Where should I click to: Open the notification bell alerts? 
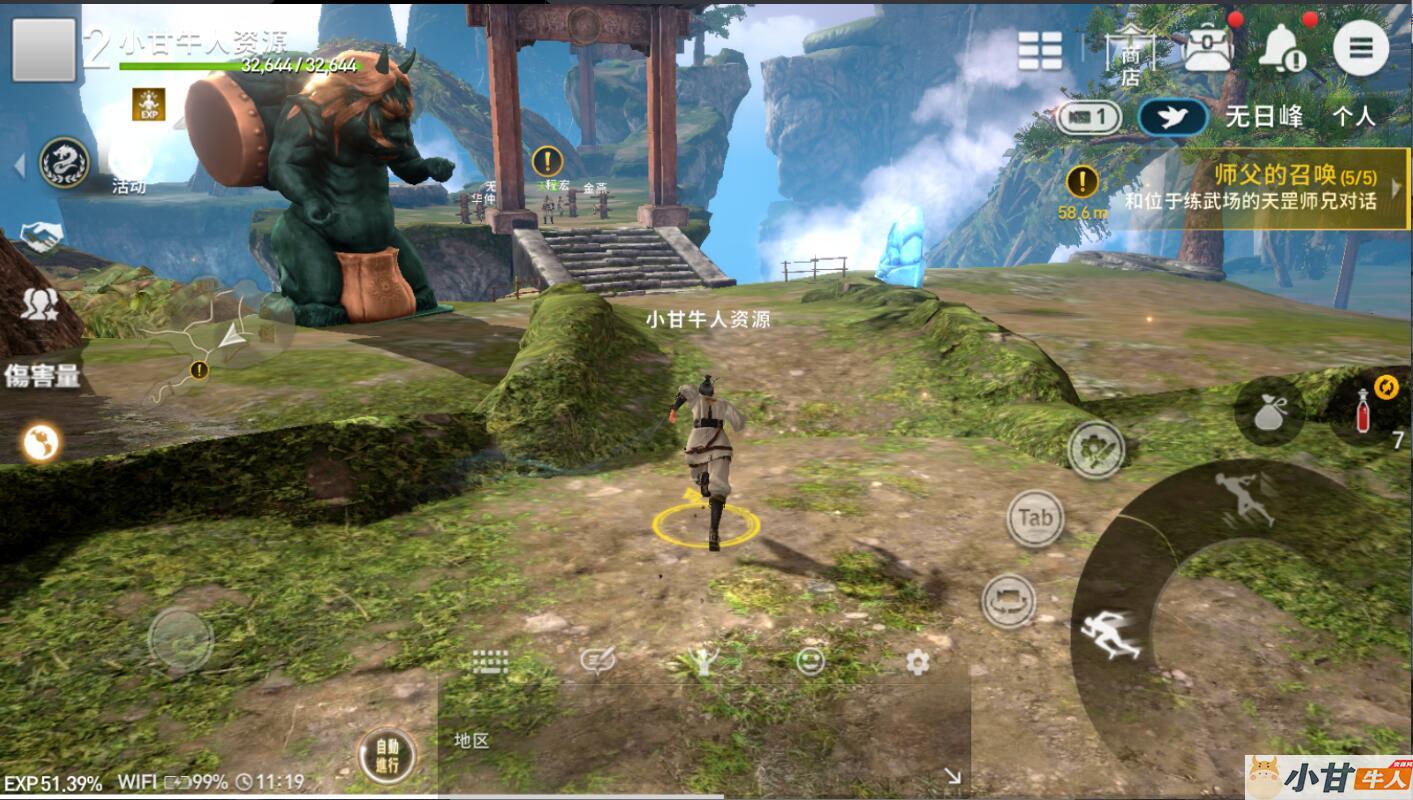point(1281,48)
